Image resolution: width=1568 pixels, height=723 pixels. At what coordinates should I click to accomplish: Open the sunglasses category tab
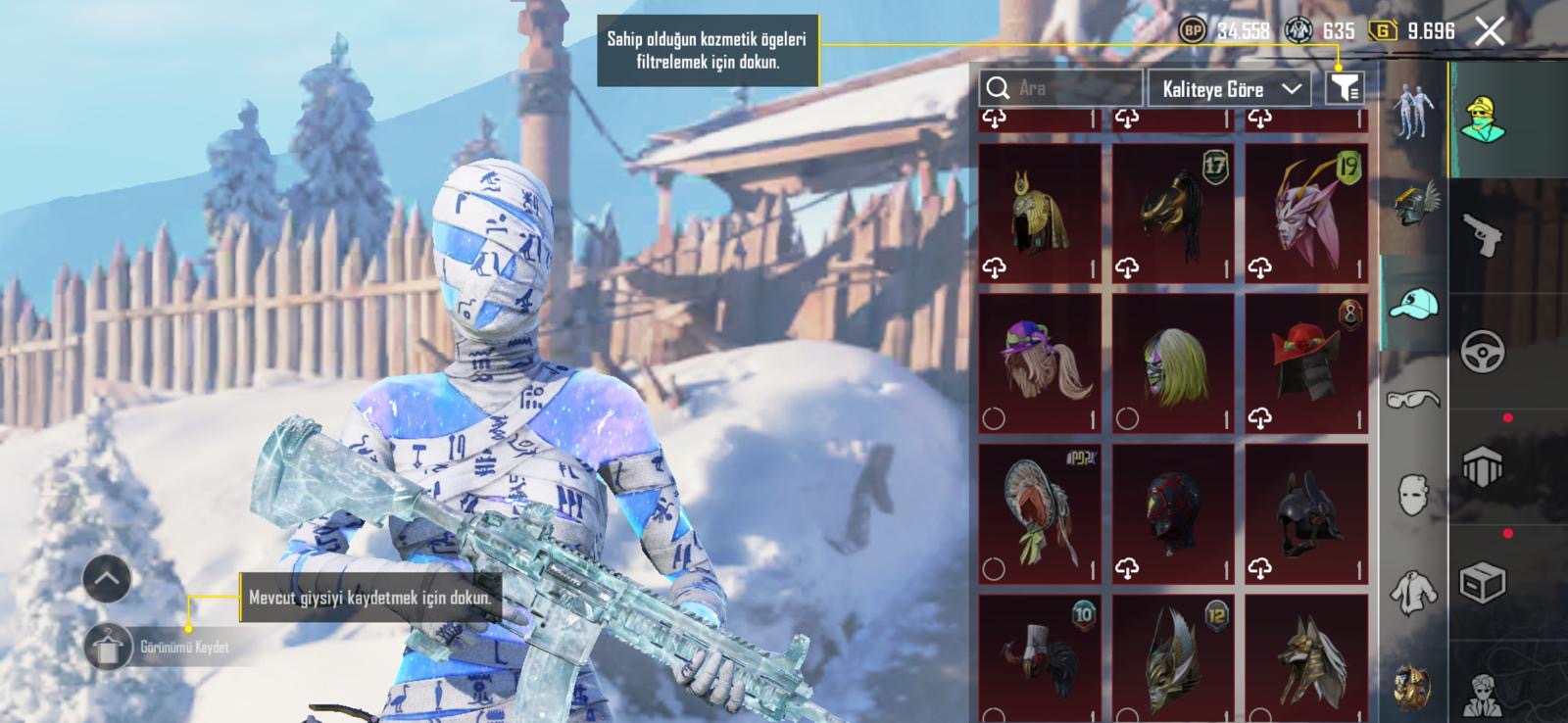[1413, 399]
